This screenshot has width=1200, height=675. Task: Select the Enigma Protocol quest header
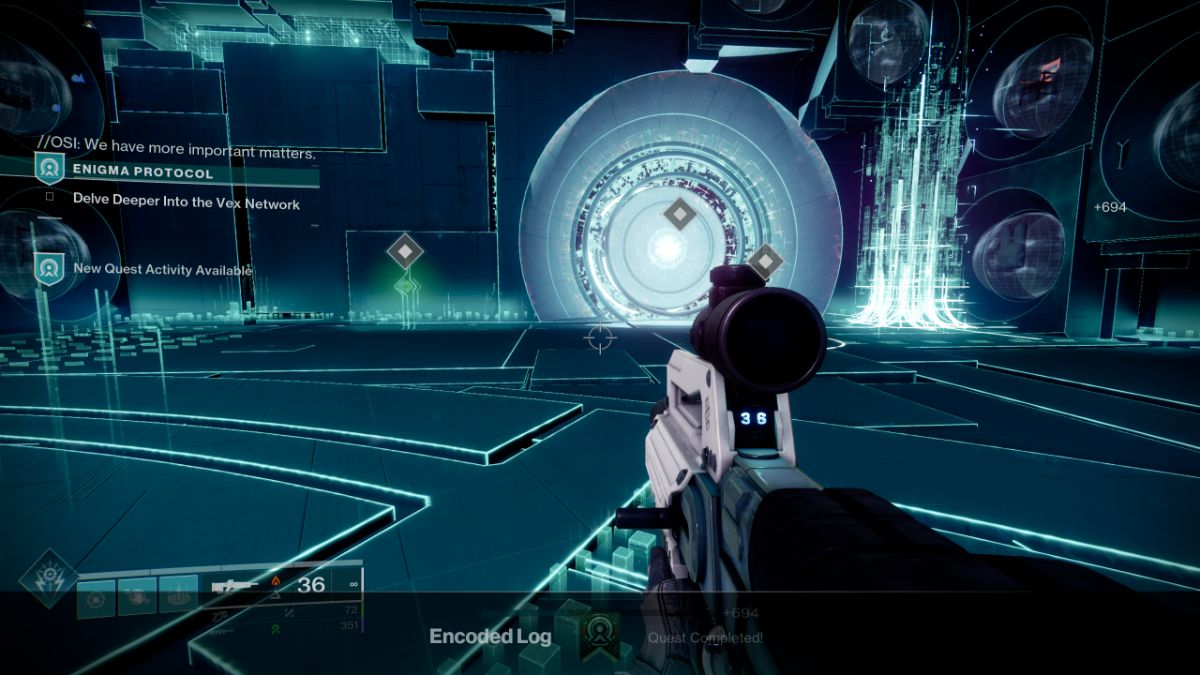click(x=143, y=173)
